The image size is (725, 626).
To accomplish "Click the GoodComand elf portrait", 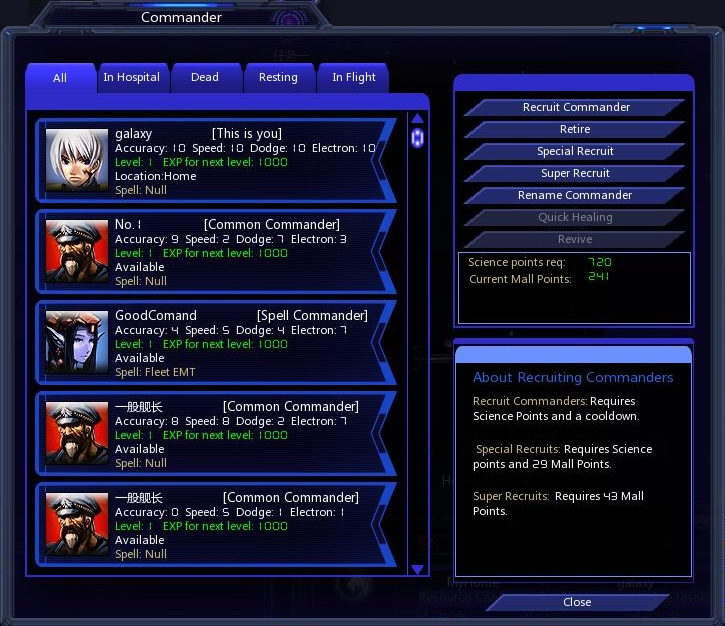I will pos(77,343).
